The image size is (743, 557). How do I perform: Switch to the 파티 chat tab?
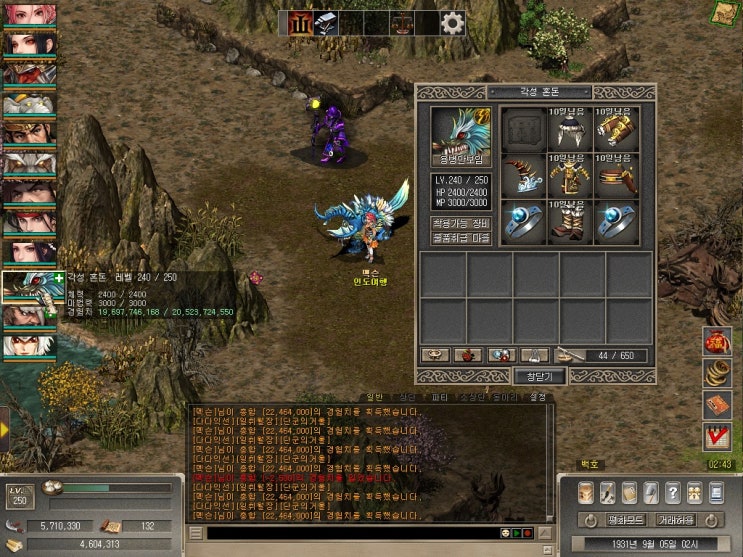coord(439,397)
